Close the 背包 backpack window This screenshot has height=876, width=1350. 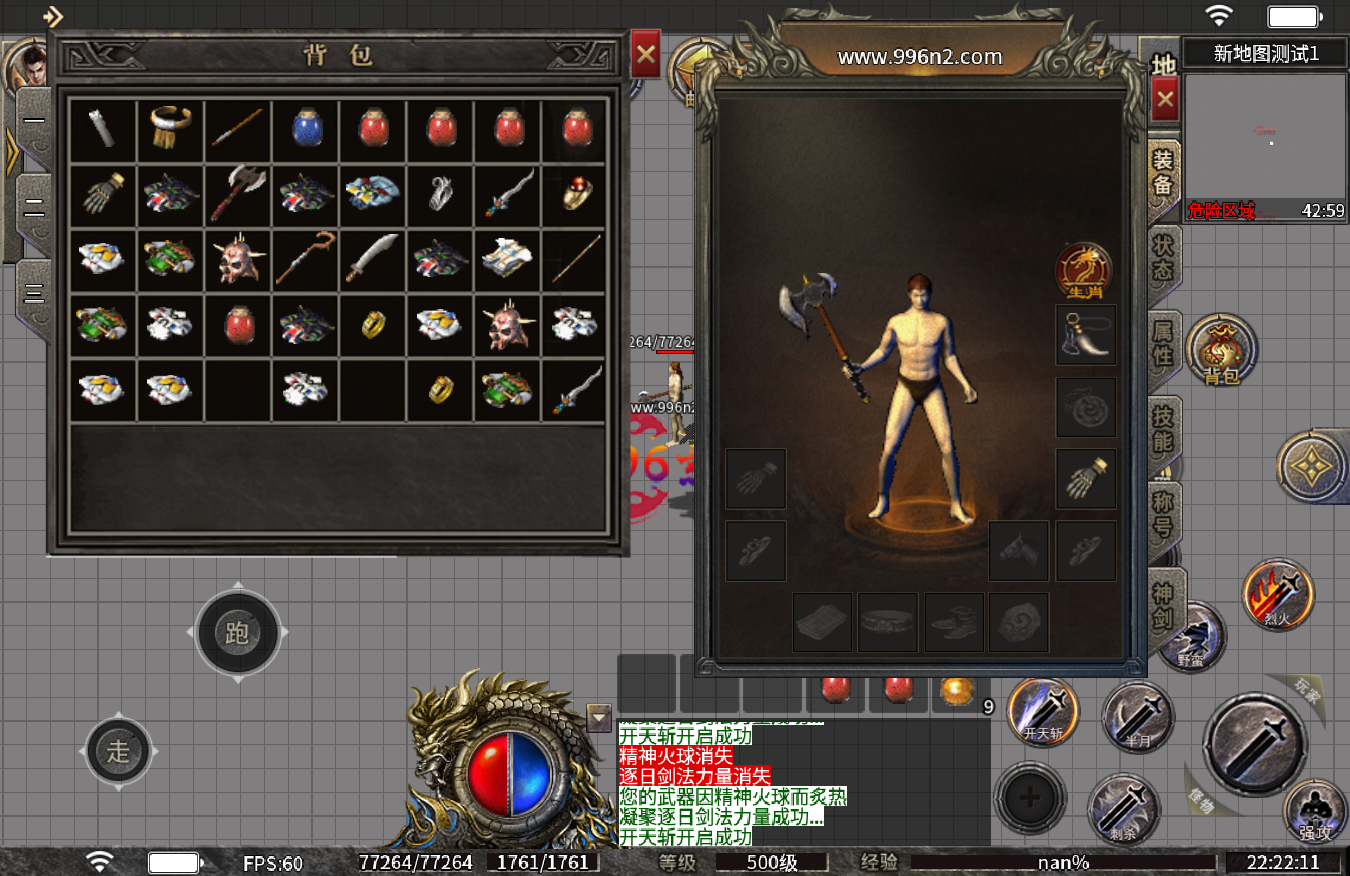click(x=646, y=55)
